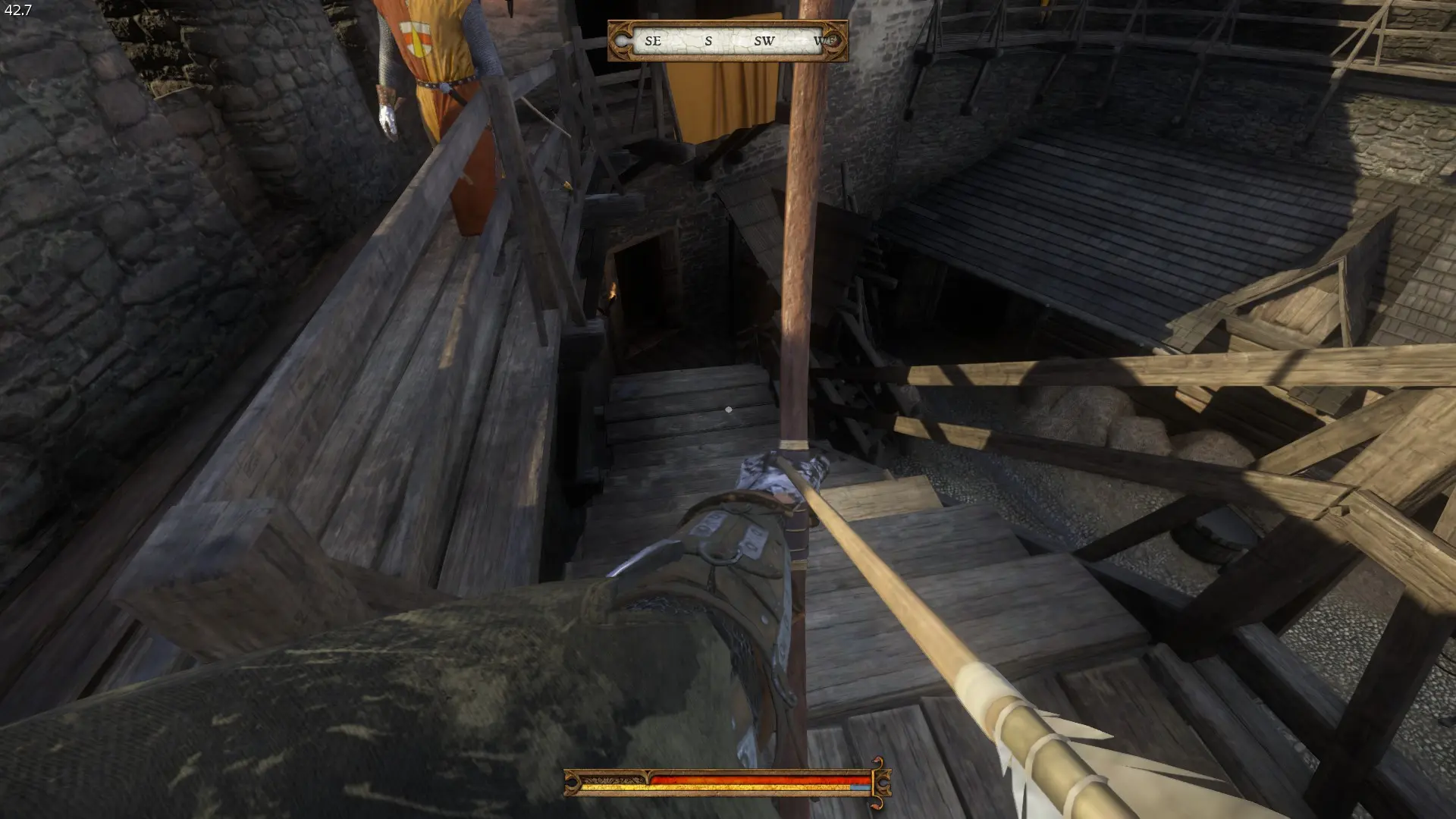Click the white aiming dot mid-screen
The image size is (1456, 819).
pyautogui.click(x=727, y=410)
